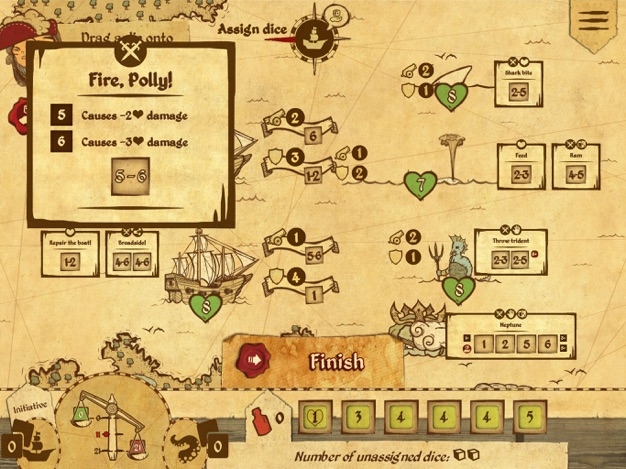Choose the Broadside! action card
This screenshot has width=626, height=469.
point(130,253)
